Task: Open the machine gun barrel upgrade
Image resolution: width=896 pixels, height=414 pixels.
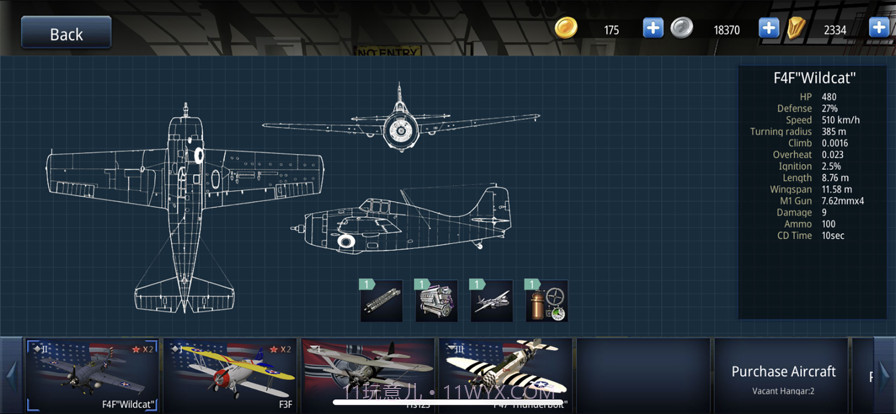Action: [x=382, y=301]
